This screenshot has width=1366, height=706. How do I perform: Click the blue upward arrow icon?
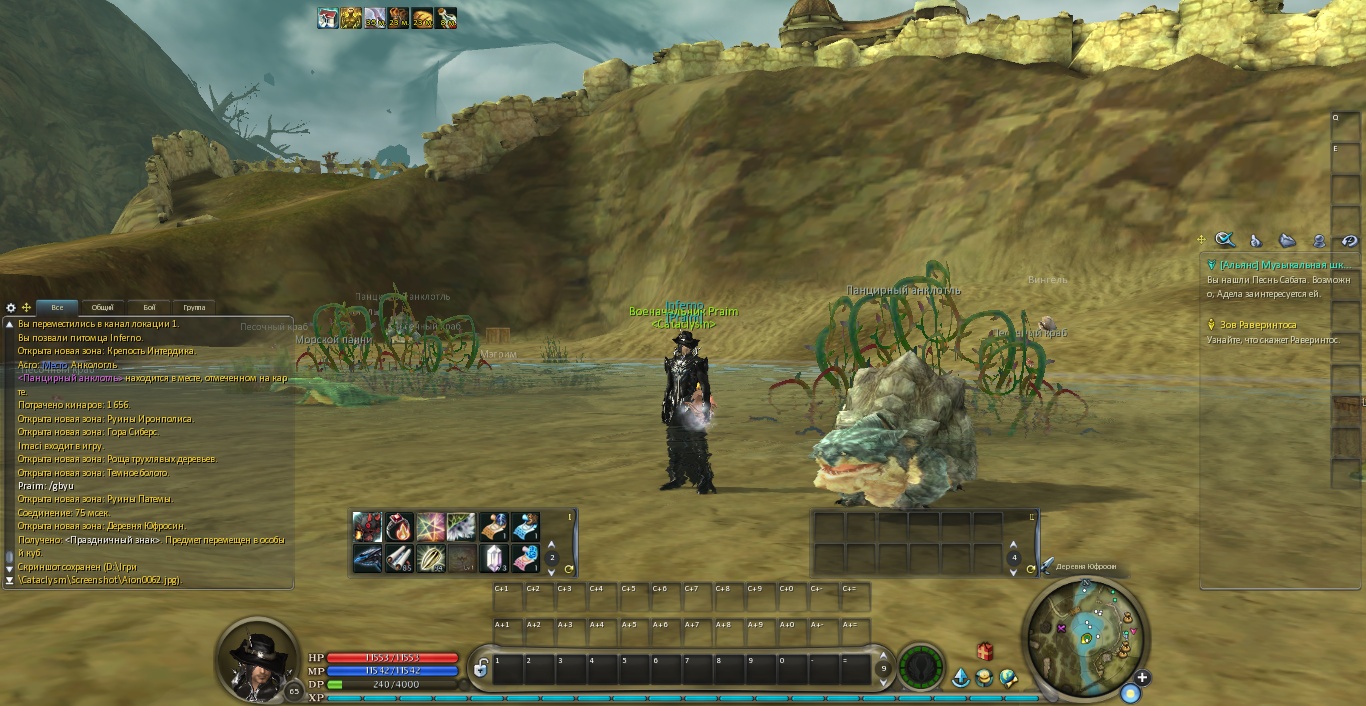click(x=960, y=678)
